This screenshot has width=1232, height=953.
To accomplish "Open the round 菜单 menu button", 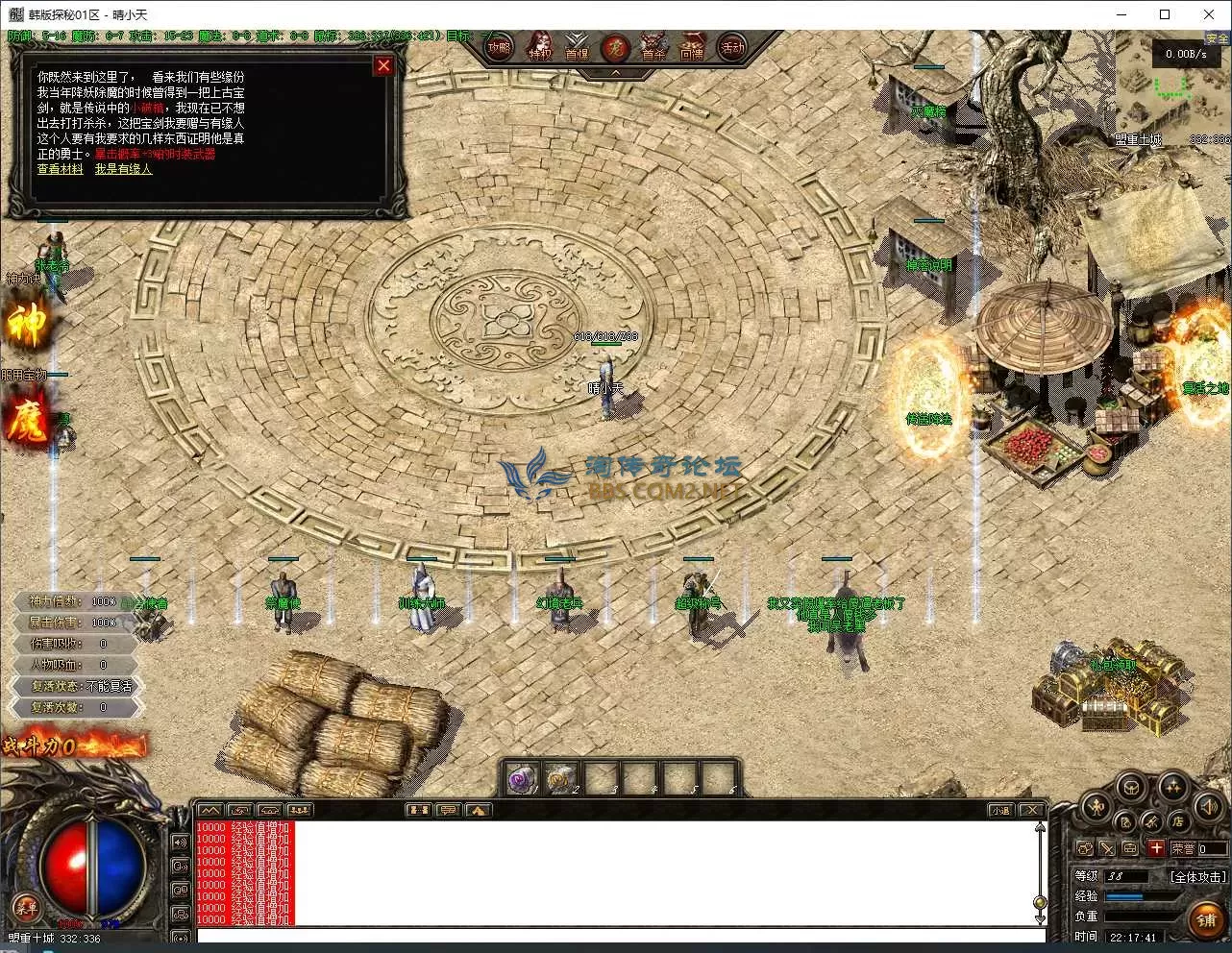I will tap(26, 907).
